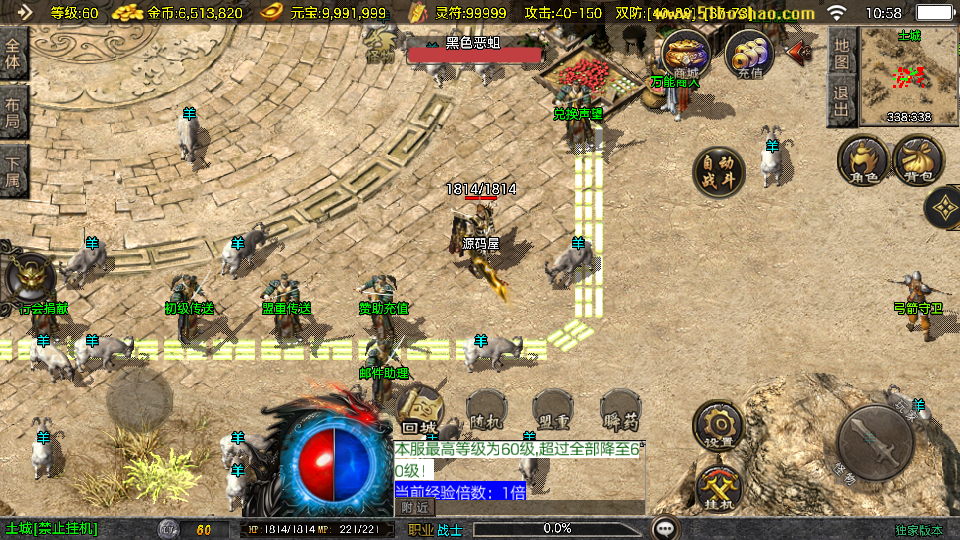Open the 地图 map button
Viewport: 960px width, 540px height.
(x=842, y=54)
